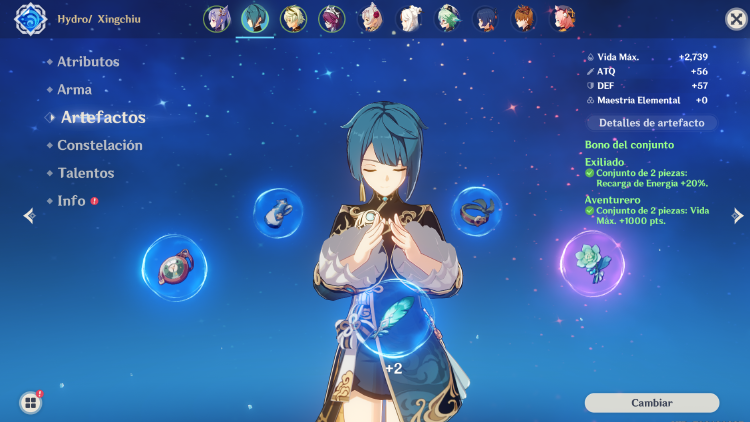The image size is (750, 422).
Task: Switch to the green-haired Sucrose portrait
Action: click(x=448, y=19)
